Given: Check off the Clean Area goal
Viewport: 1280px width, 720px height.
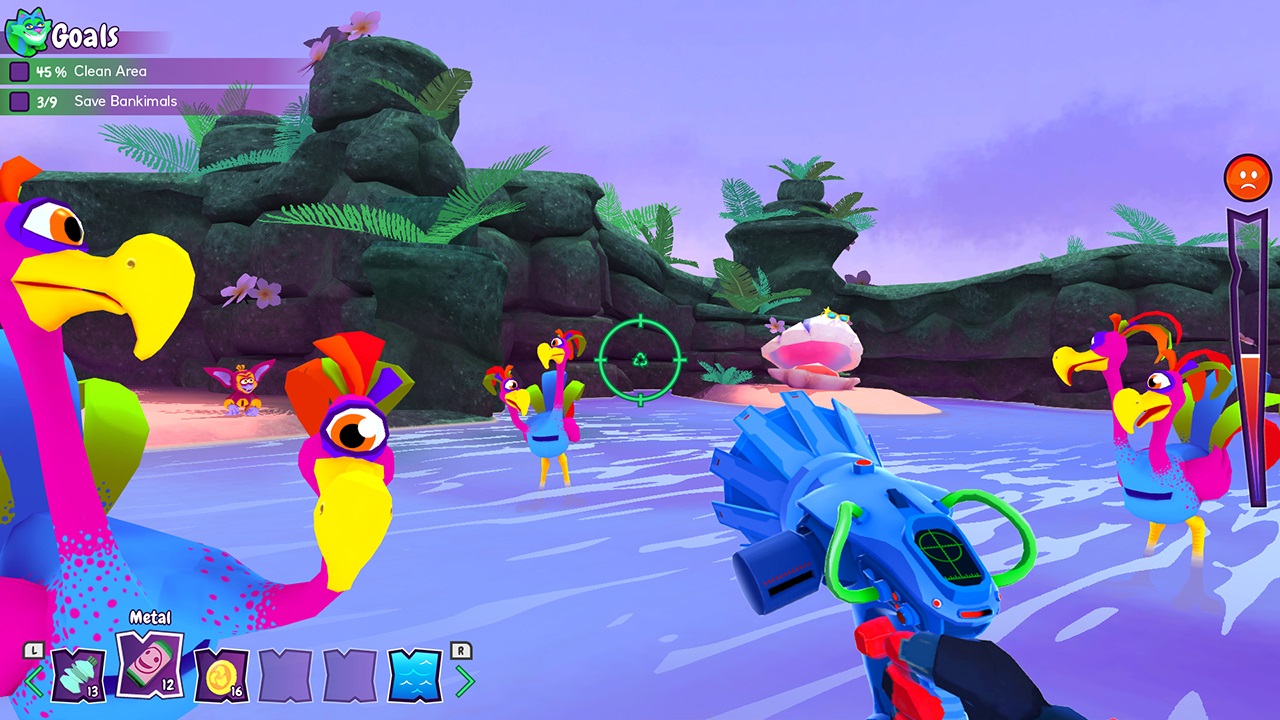Looking at the screenshot, I should [x=21, y=71].
